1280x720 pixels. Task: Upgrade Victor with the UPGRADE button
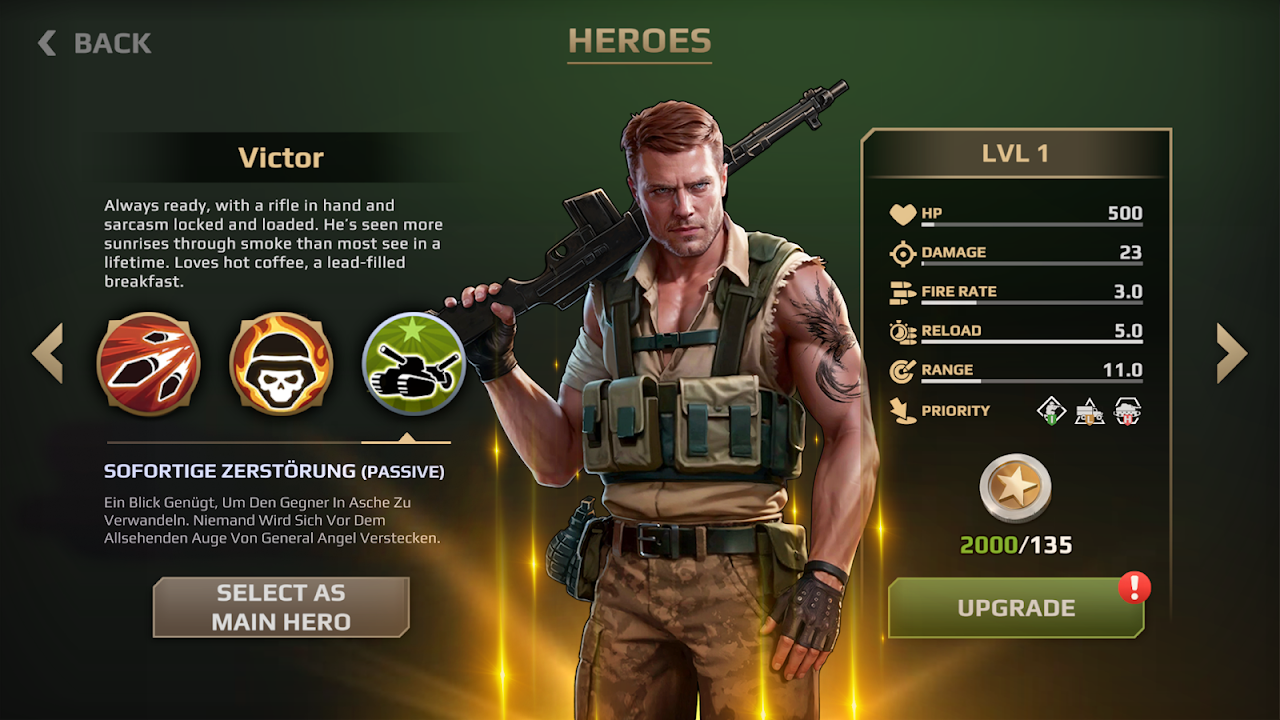pos(1016,608)
